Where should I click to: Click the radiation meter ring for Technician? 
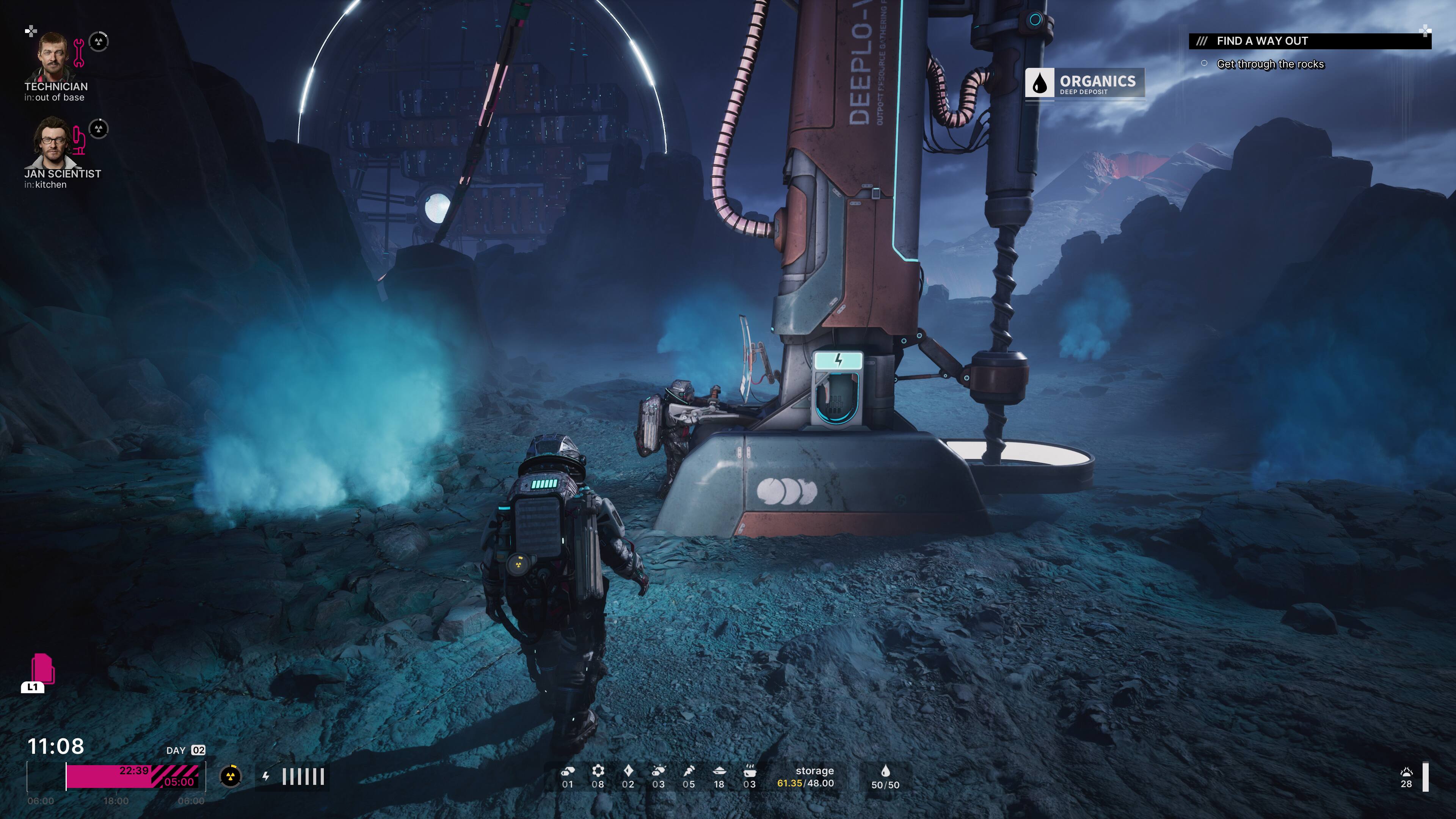coord(98,42)
